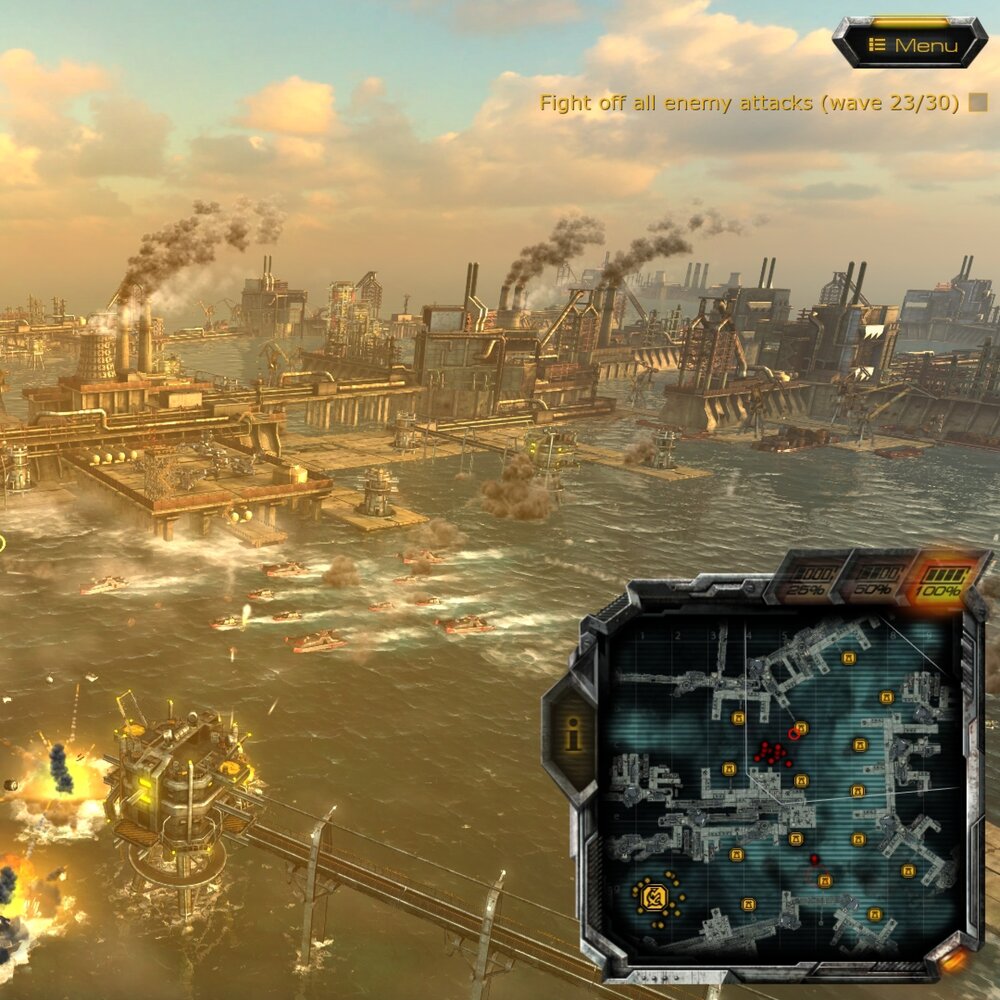Open the game Menu
Image resolution: width=1000 pixels, height=1000 pixels.
[x=910, y=44]
